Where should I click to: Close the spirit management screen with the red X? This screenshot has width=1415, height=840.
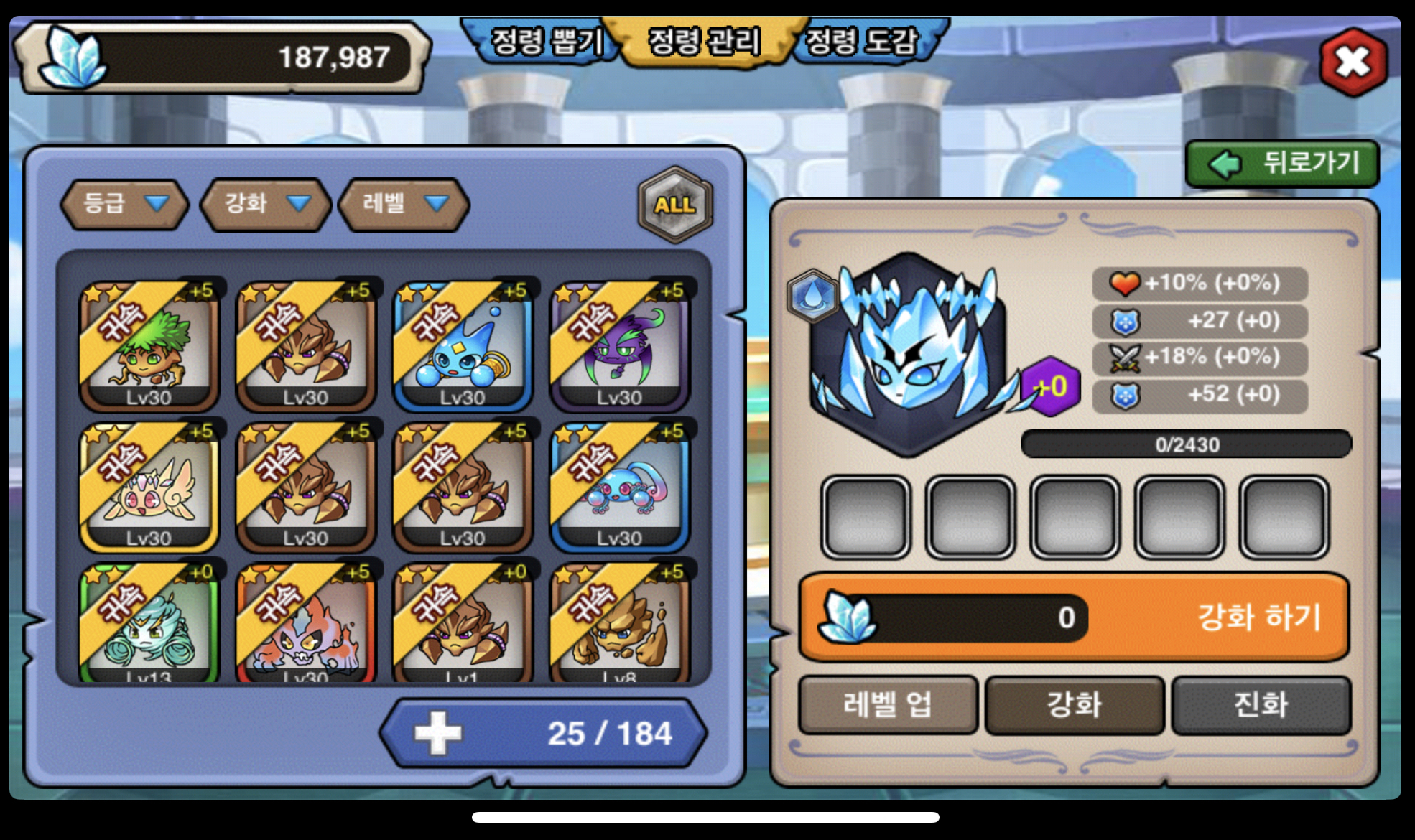tap(1353, 62)
